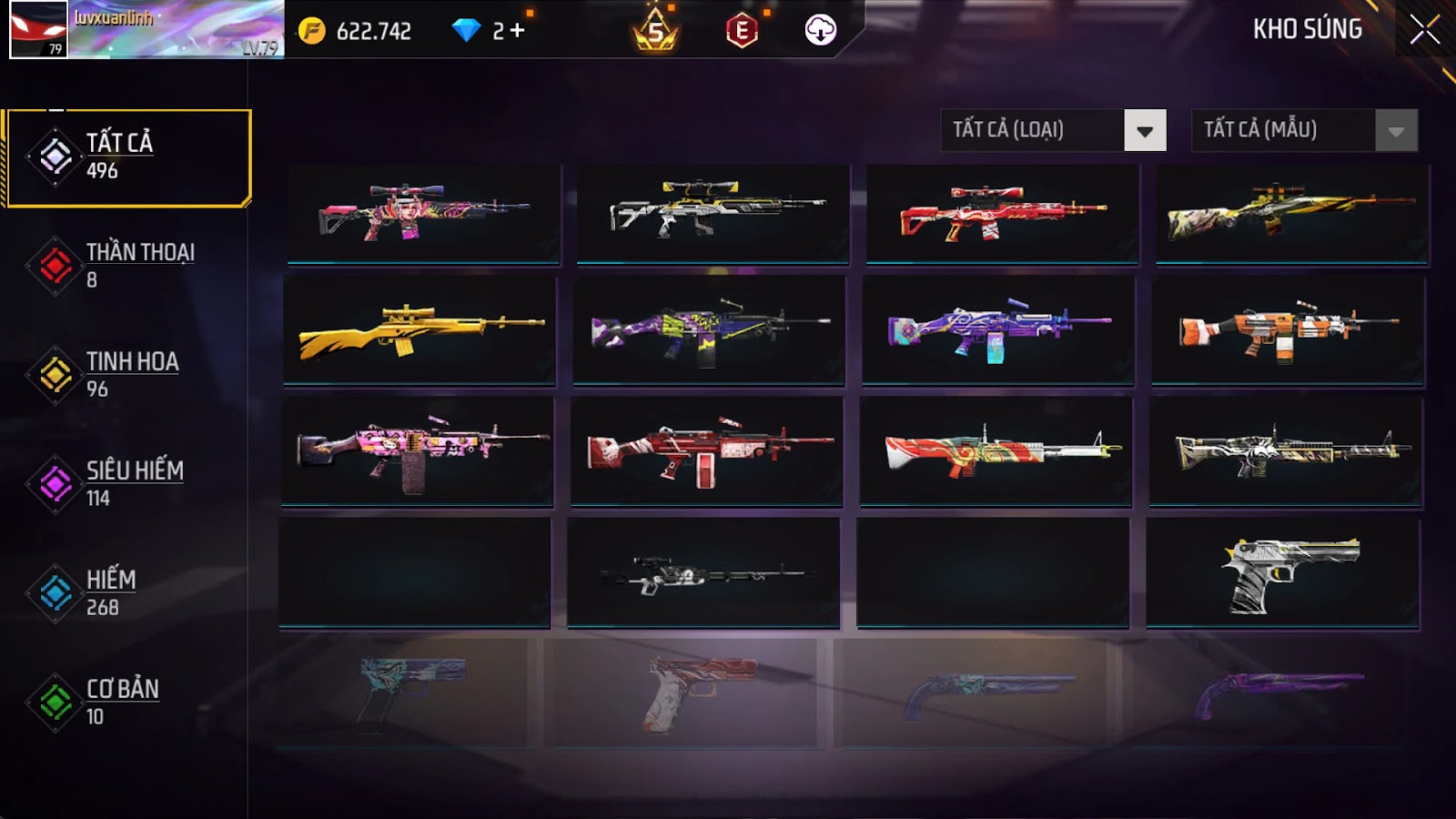Select the solid gold sniper rifle skin

click(x=420, y=329)
